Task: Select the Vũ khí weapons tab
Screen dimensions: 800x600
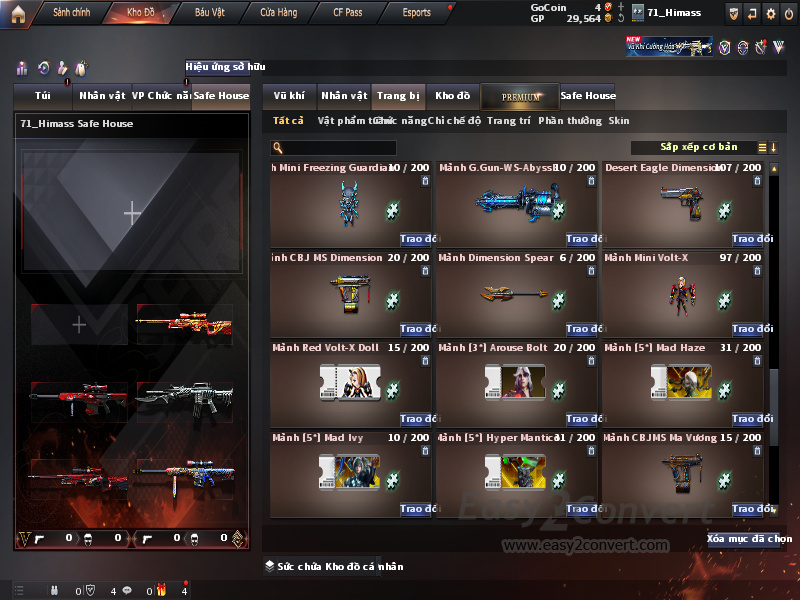Action: point(289,96)
